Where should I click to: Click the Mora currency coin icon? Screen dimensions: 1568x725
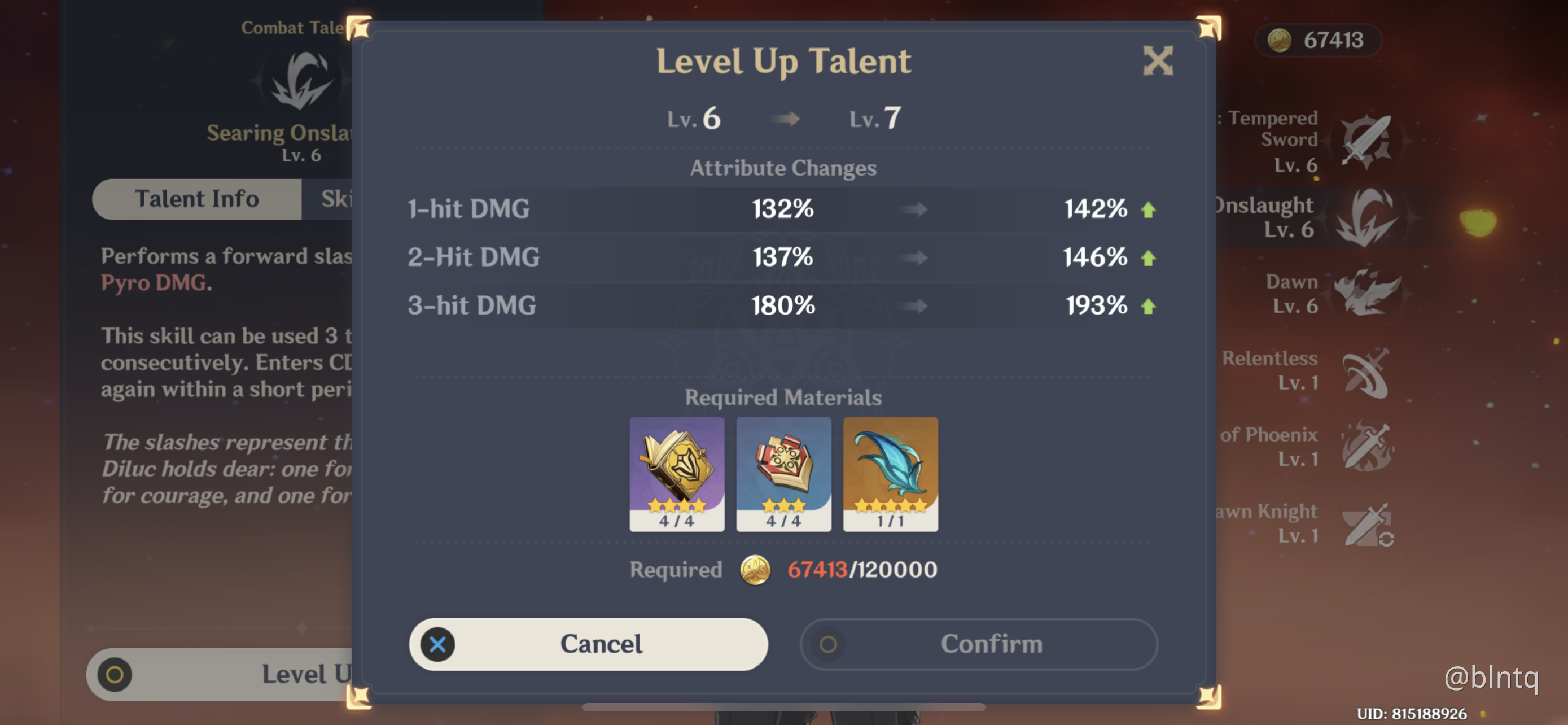point(1280,40)
